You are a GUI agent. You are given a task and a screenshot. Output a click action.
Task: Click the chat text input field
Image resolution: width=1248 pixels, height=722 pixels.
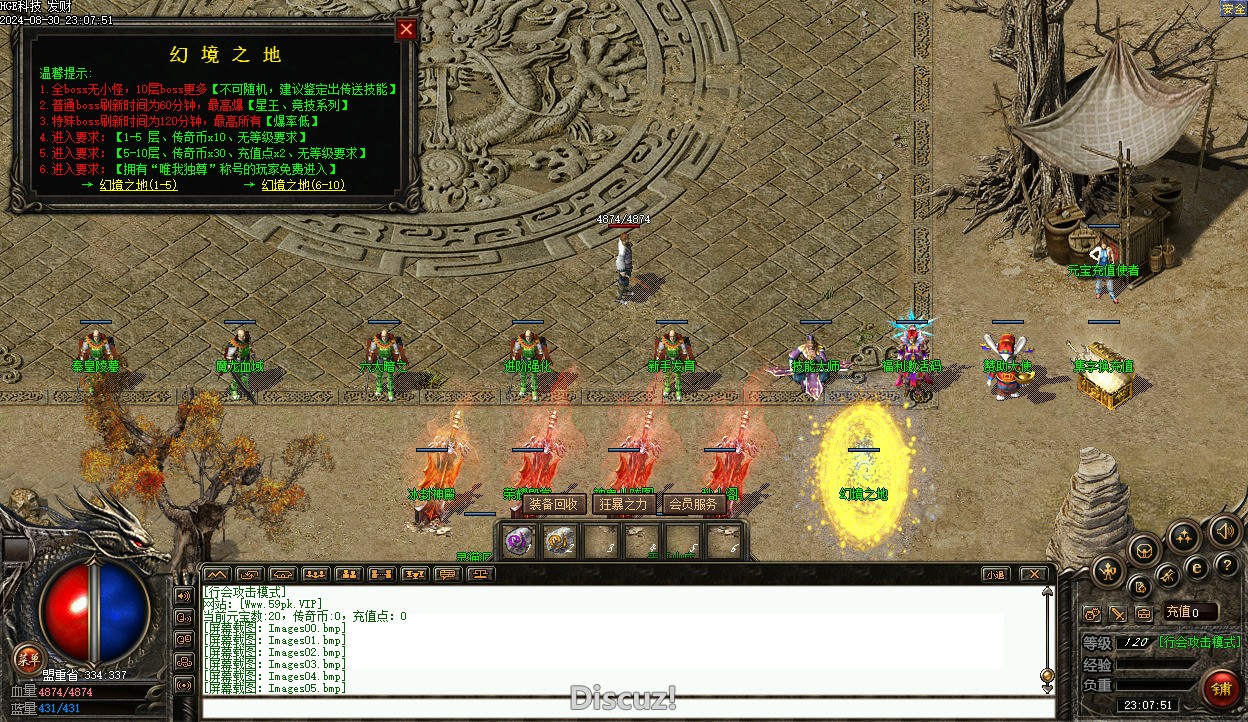pyautogui.click(x=620, y=707)
